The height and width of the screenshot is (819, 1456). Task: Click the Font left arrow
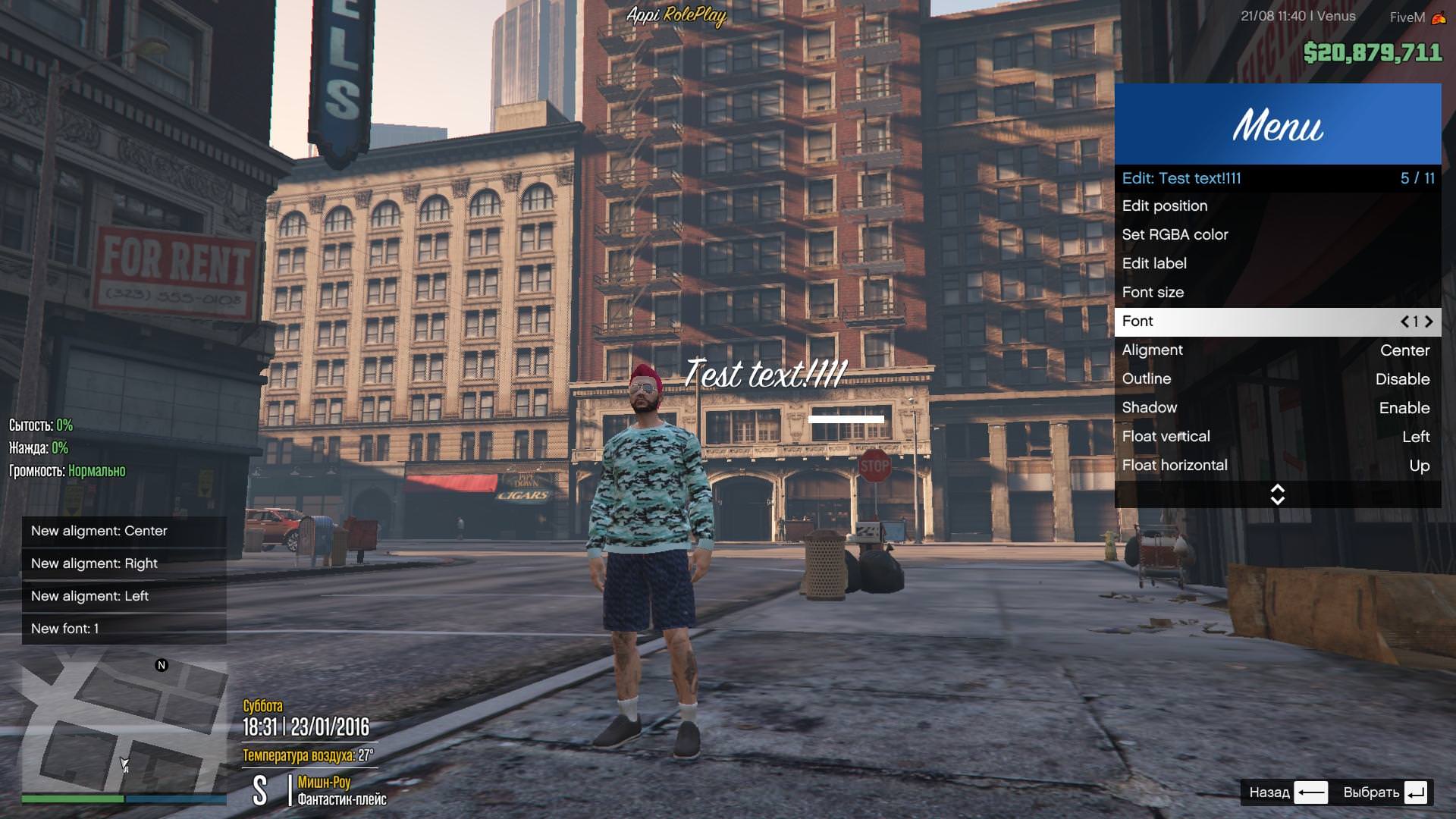coord(1404,322)
